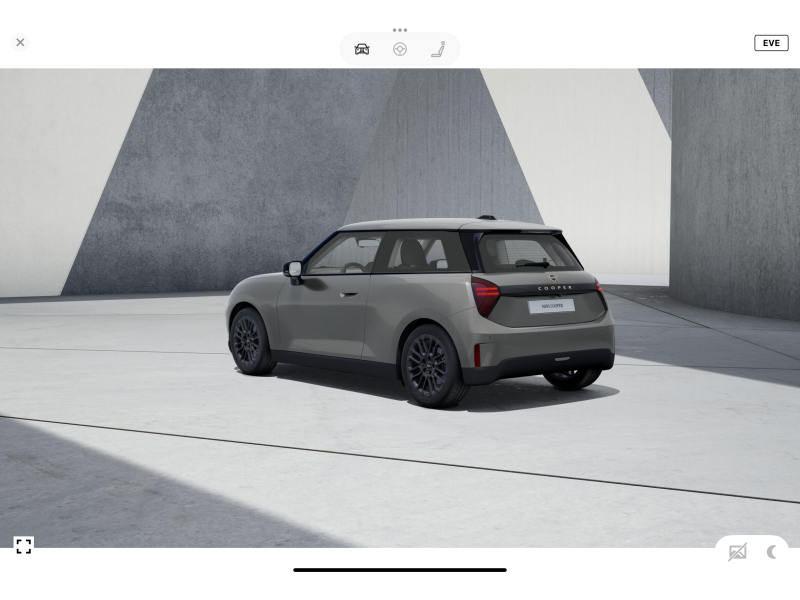Toggle the crossed-out background image icon

(738, 552)
